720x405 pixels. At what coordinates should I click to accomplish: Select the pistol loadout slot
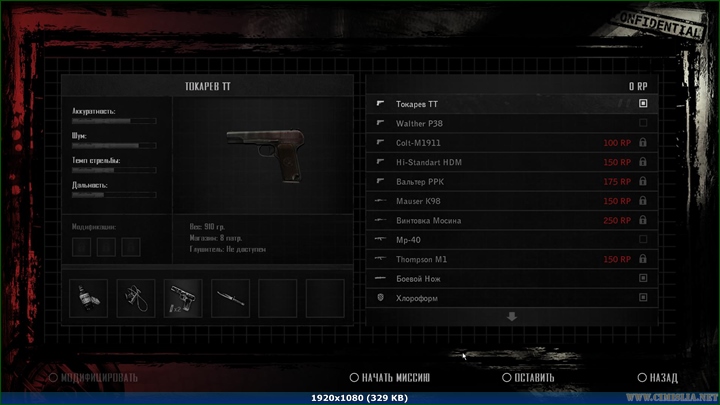(x=183, y=297)
